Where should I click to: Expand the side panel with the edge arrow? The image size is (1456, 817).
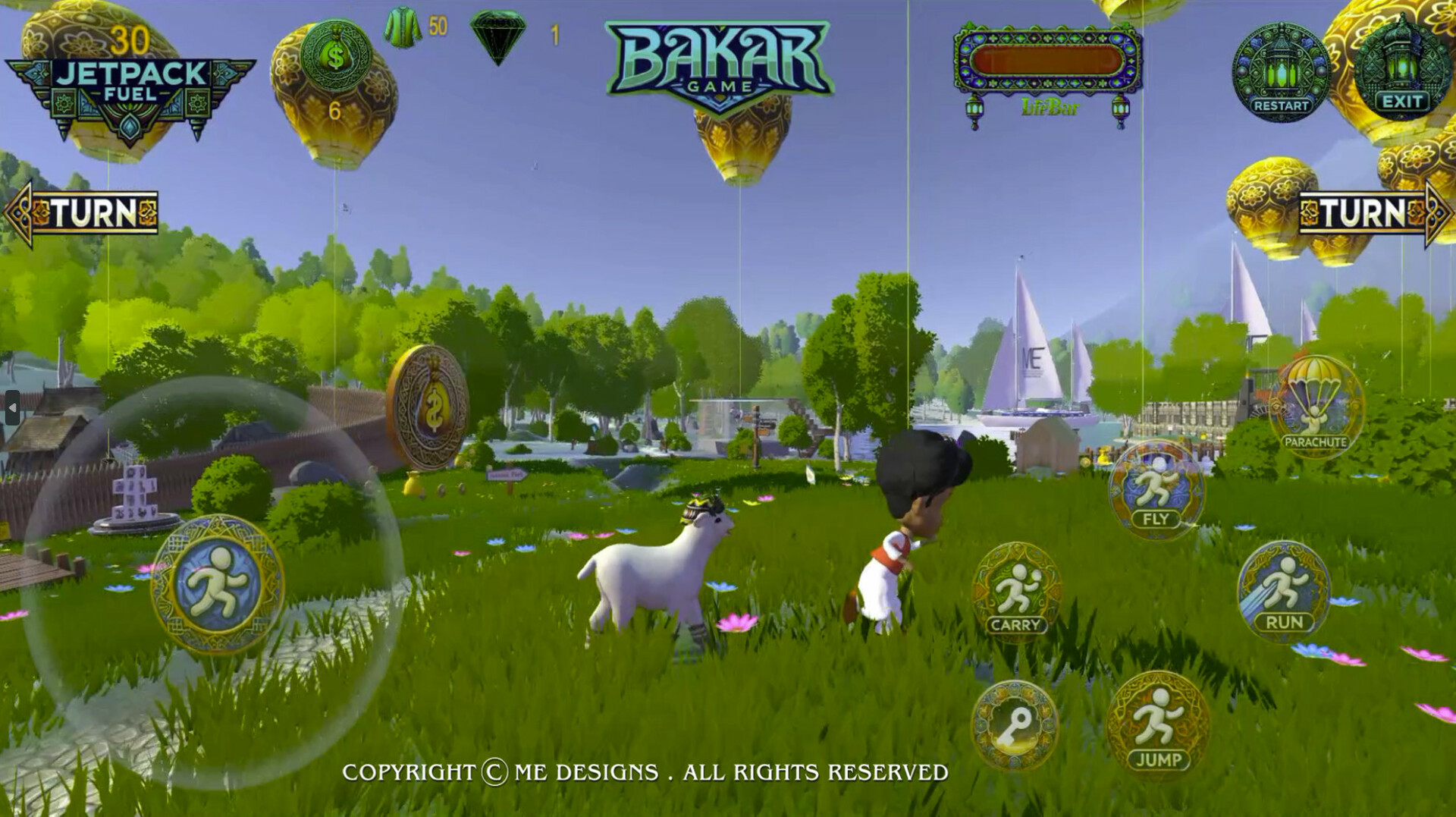point(12,408)
